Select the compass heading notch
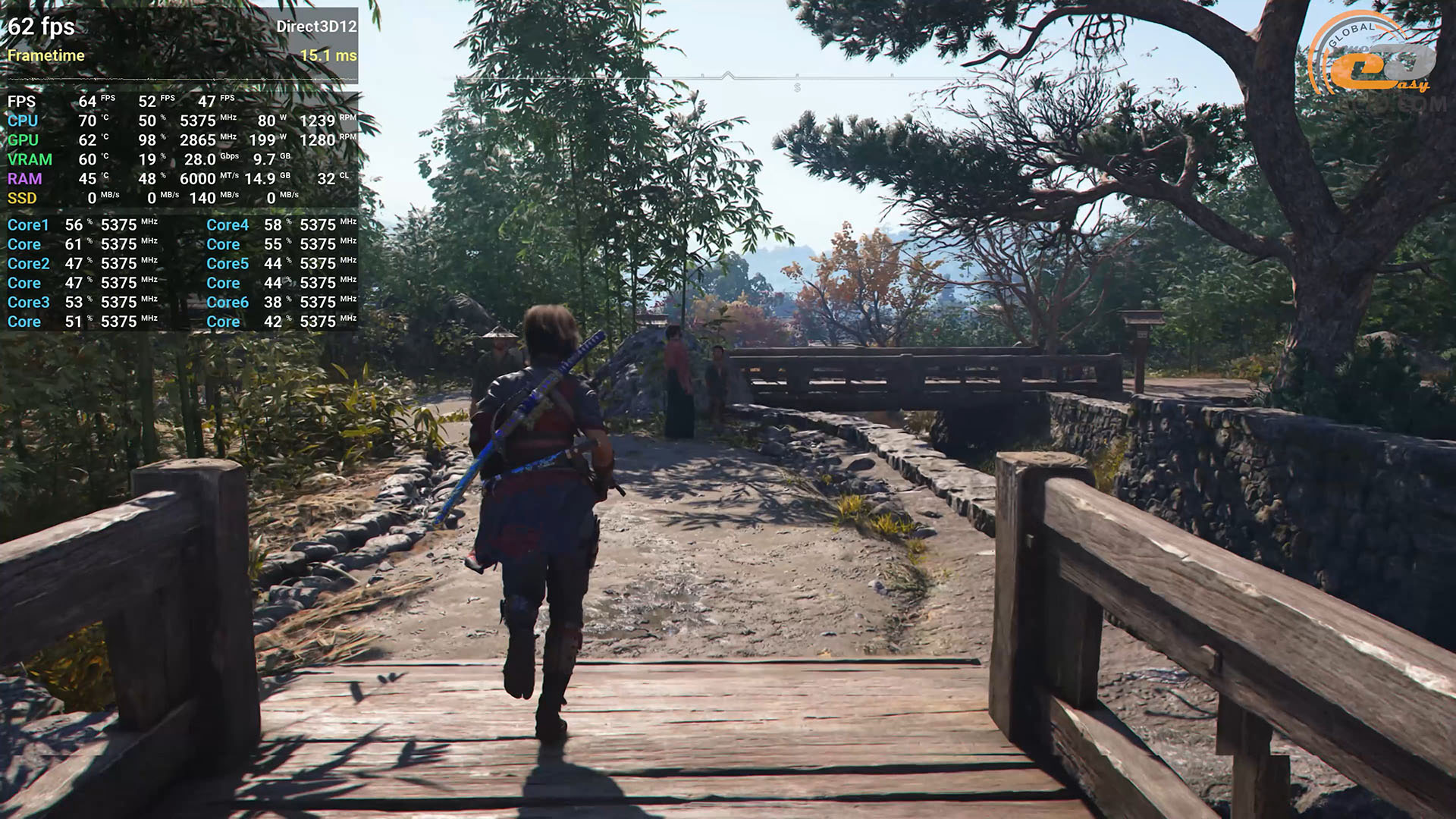Image resolution: width=1456 pixels, height=819 pixels. (727, 75)
